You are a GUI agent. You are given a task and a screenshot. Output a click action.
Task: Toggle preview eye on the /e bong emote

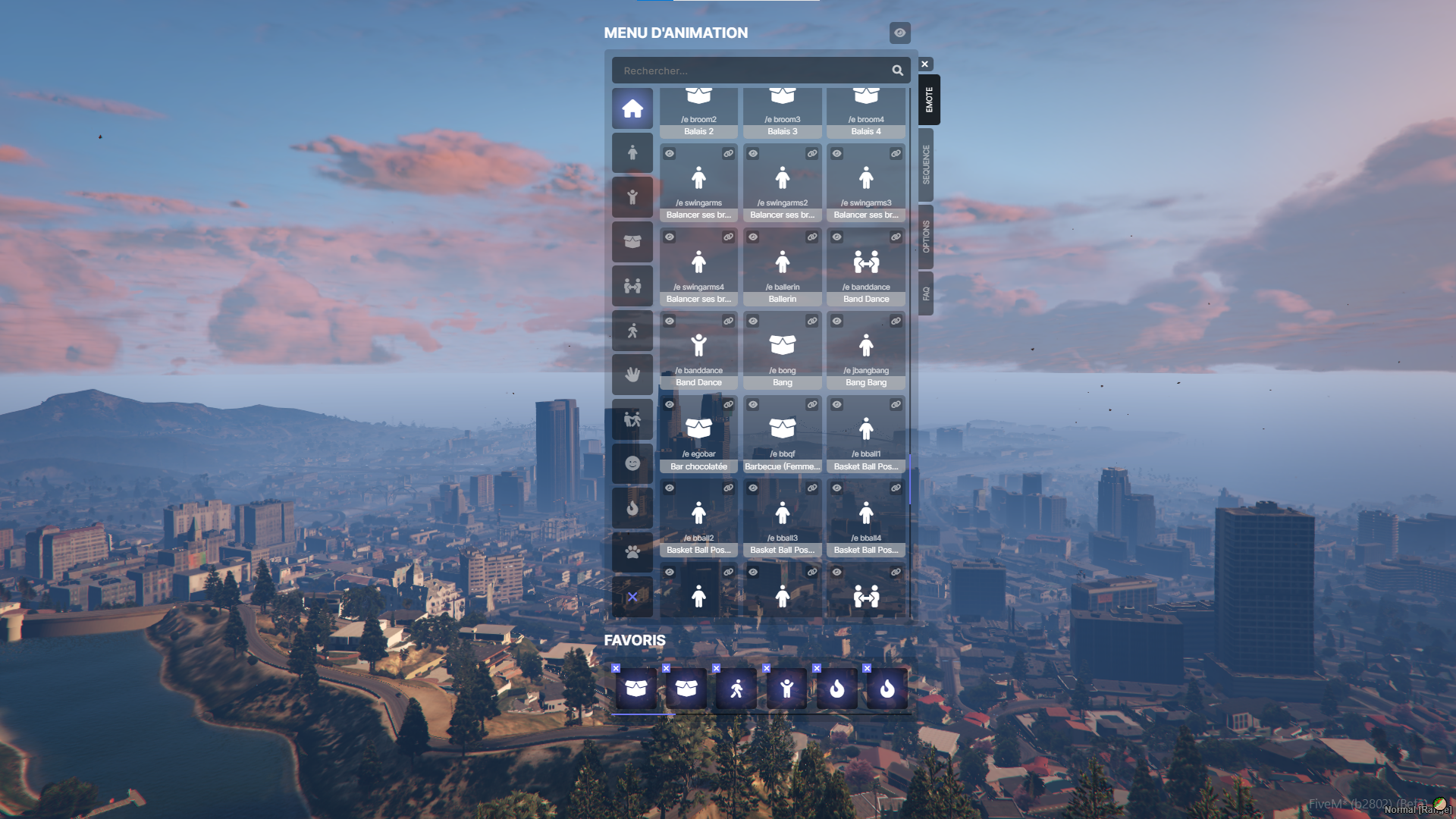pos(752,321)
